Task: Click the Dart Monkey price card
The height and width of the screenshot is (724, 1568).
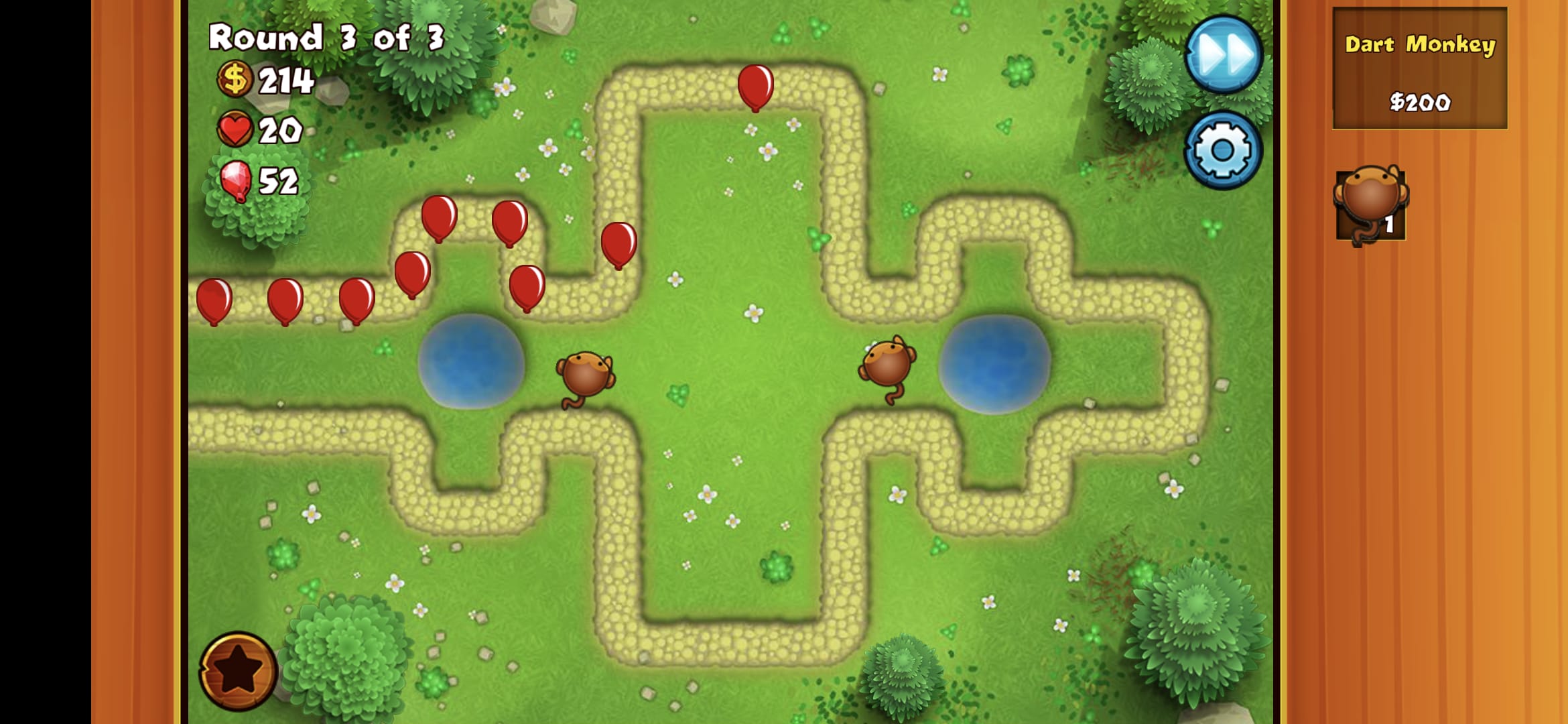Action: 1422,74
